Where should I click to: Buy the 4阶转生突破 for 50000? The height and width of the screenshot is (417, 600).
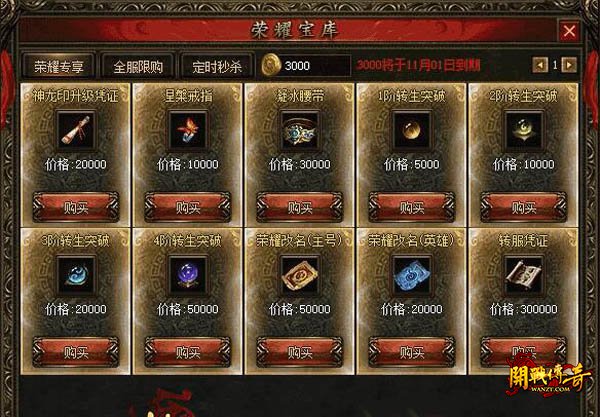[187, 352]
